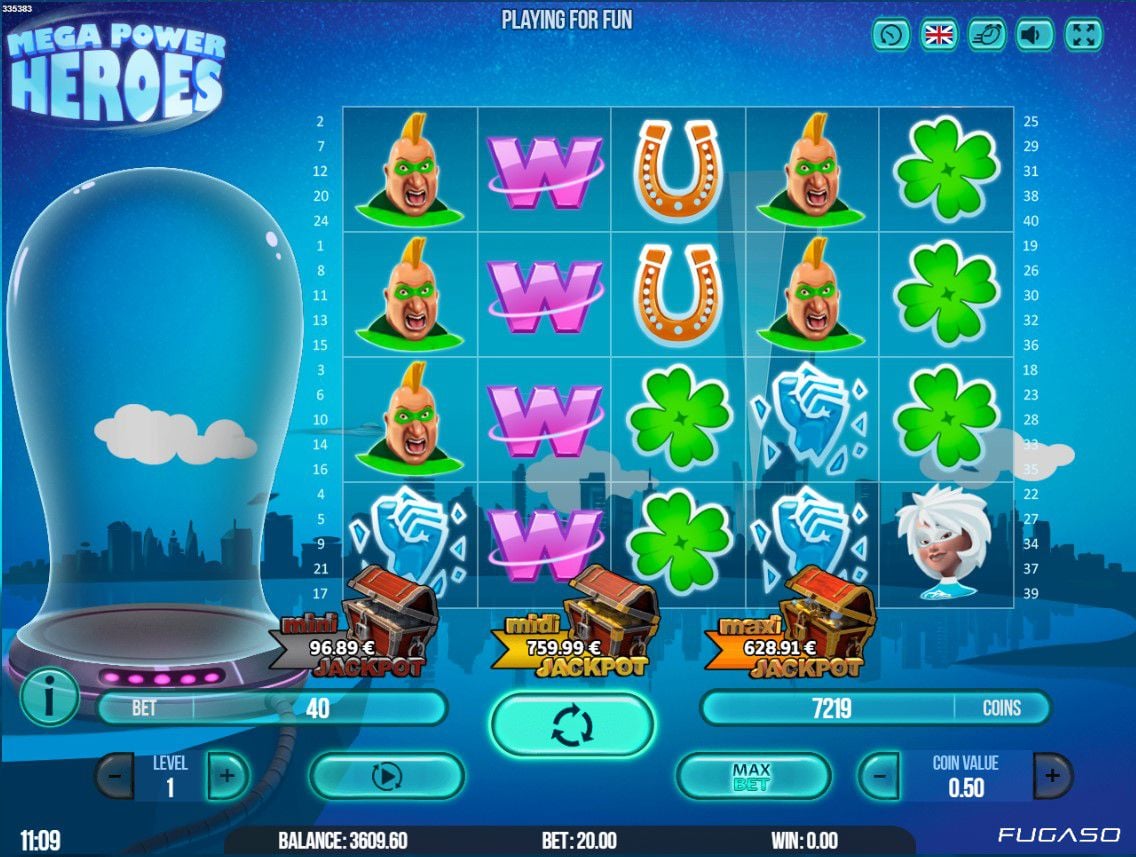Set the wager with Max Bet
Image resolution: width=1136 pixels, height=857 pixels.
752,776
